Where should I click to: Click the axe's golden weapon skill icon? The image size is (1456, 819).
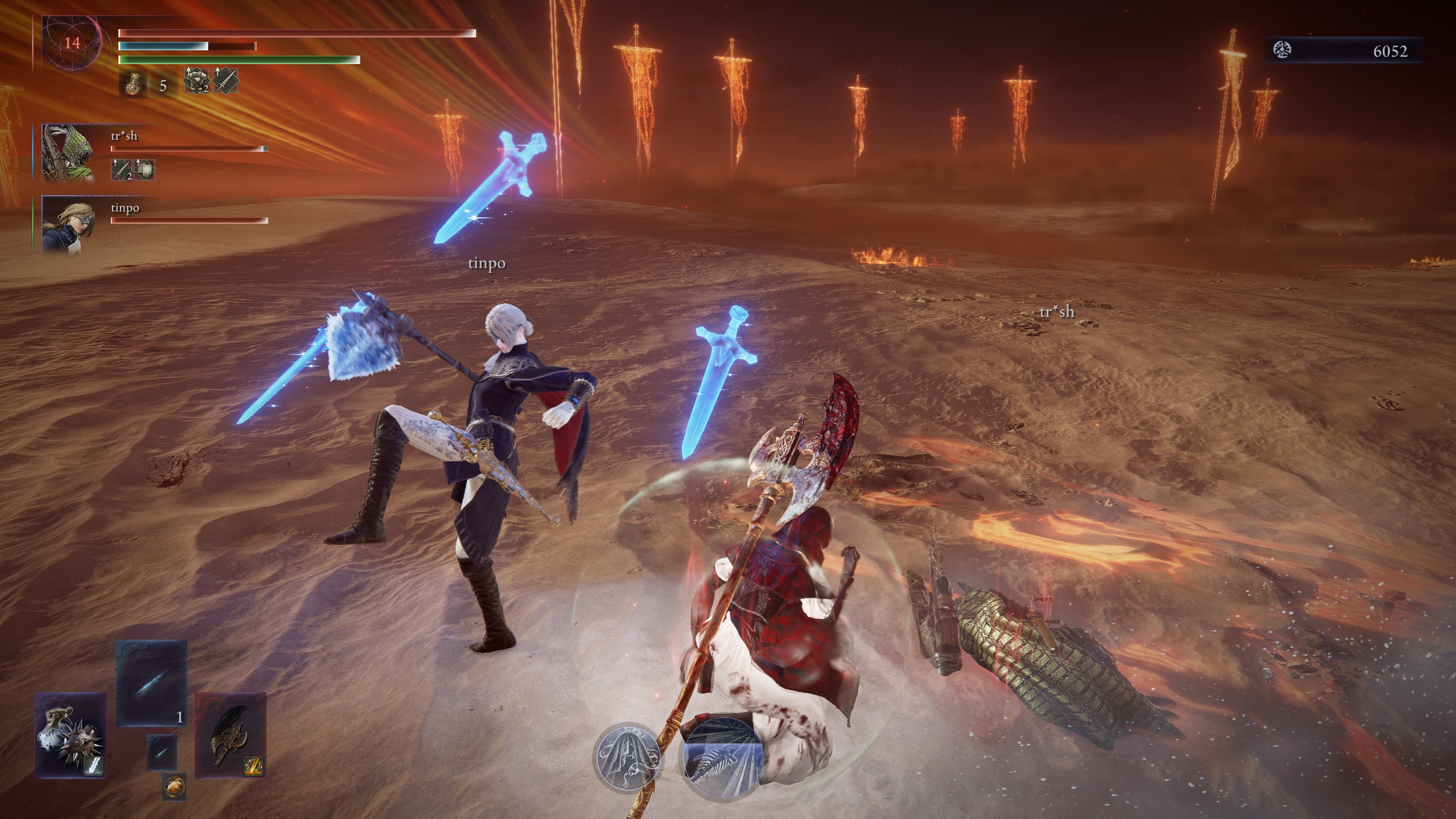click(x=253, y=766)
